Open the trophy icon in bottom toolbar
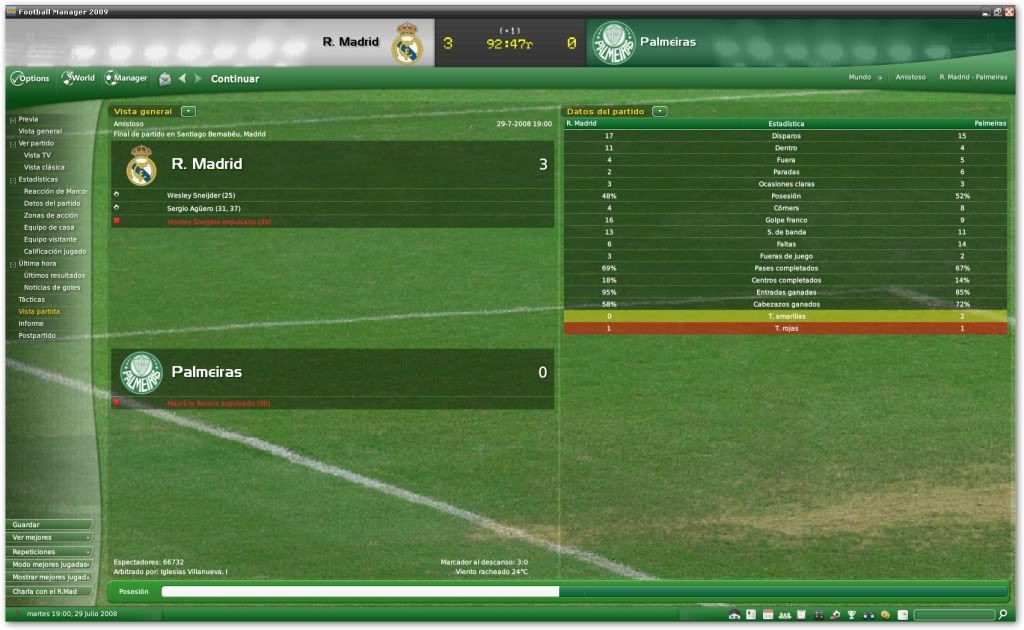 (x=851, y=614)
